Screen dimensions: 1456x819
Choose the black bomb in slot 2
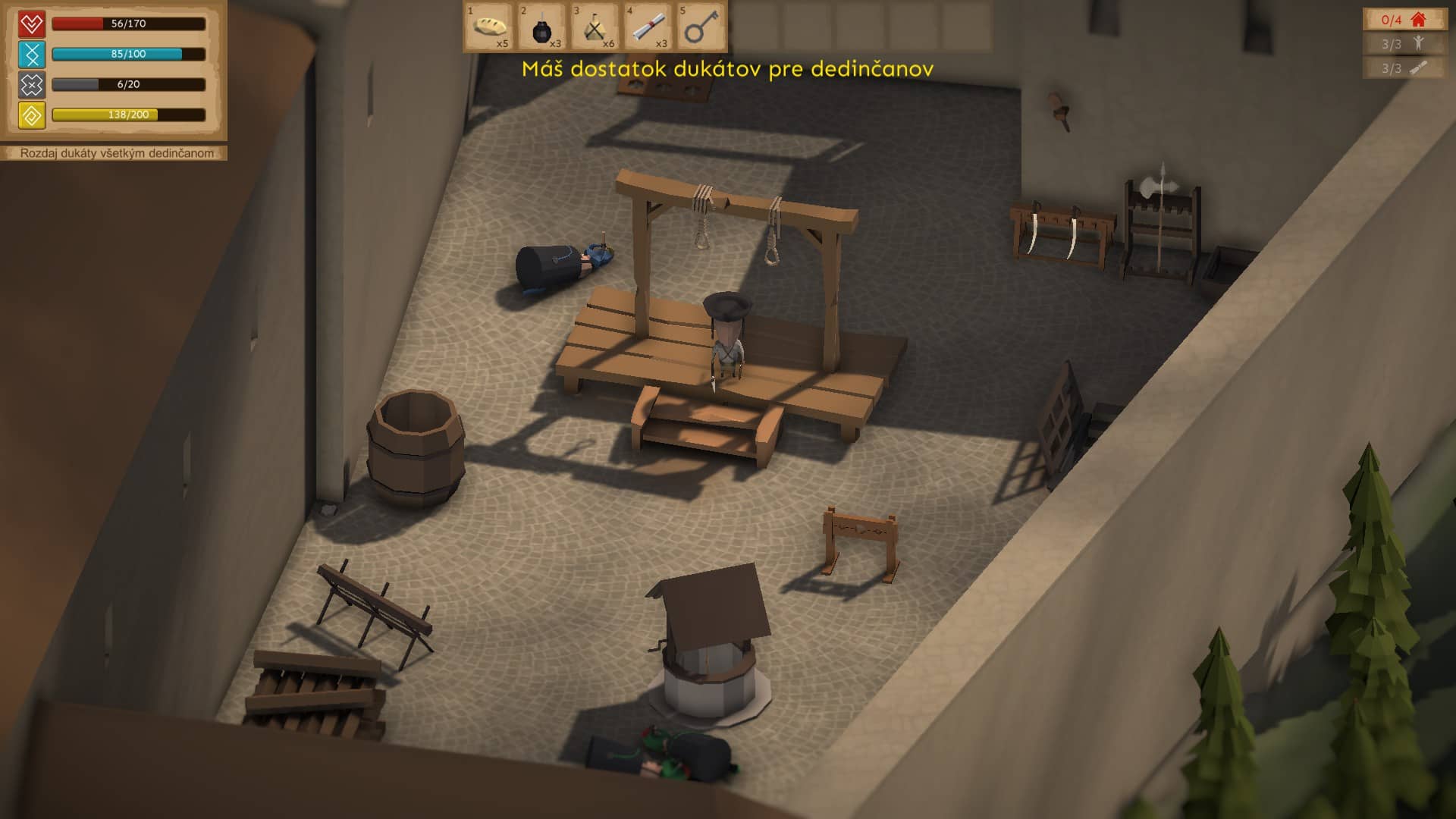(542, 27)
